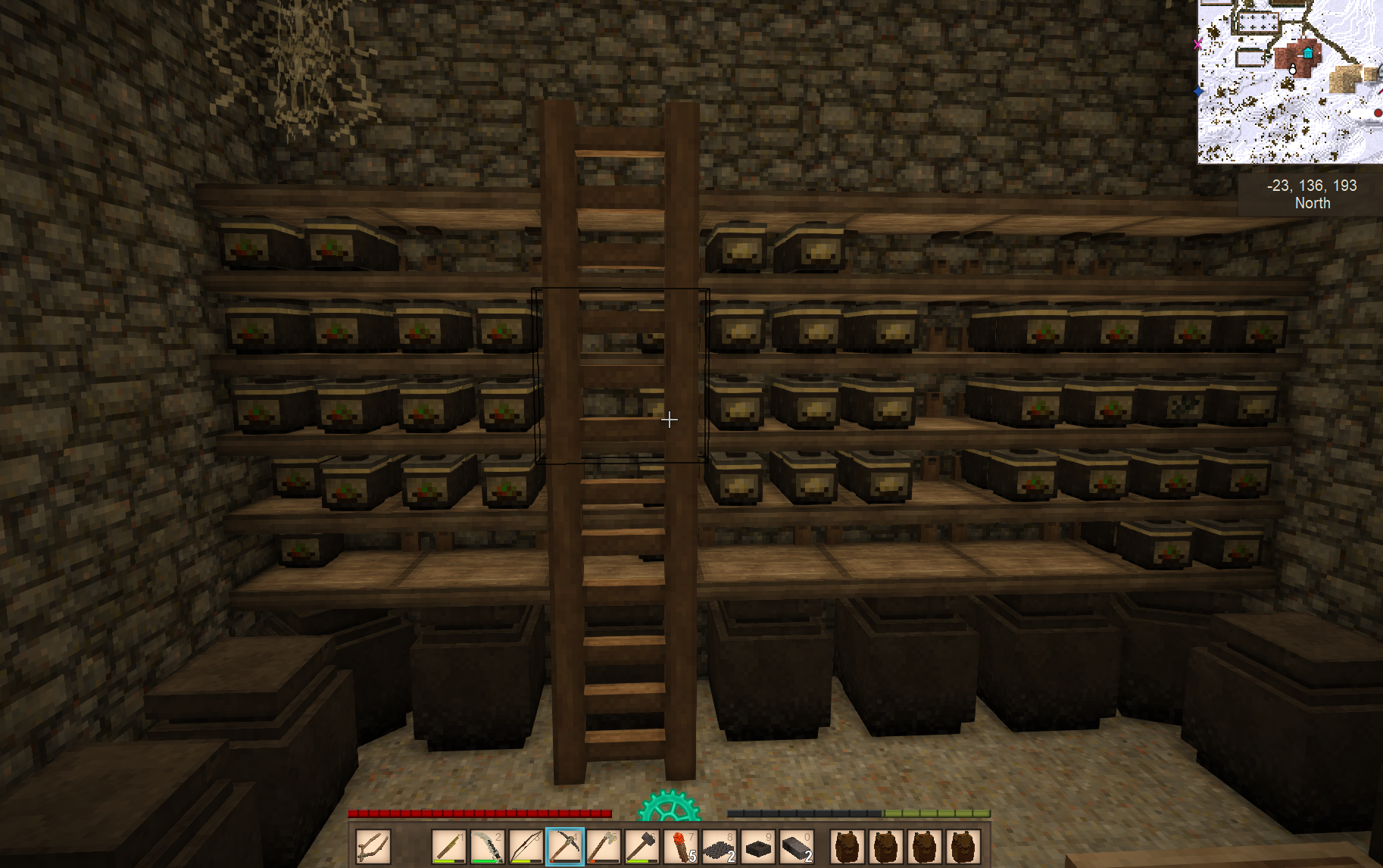Image resolution: width=1383 pixels, height=868 pixels.
Task: Select the offhand slot holding tongs
Action: coord(373,846)
